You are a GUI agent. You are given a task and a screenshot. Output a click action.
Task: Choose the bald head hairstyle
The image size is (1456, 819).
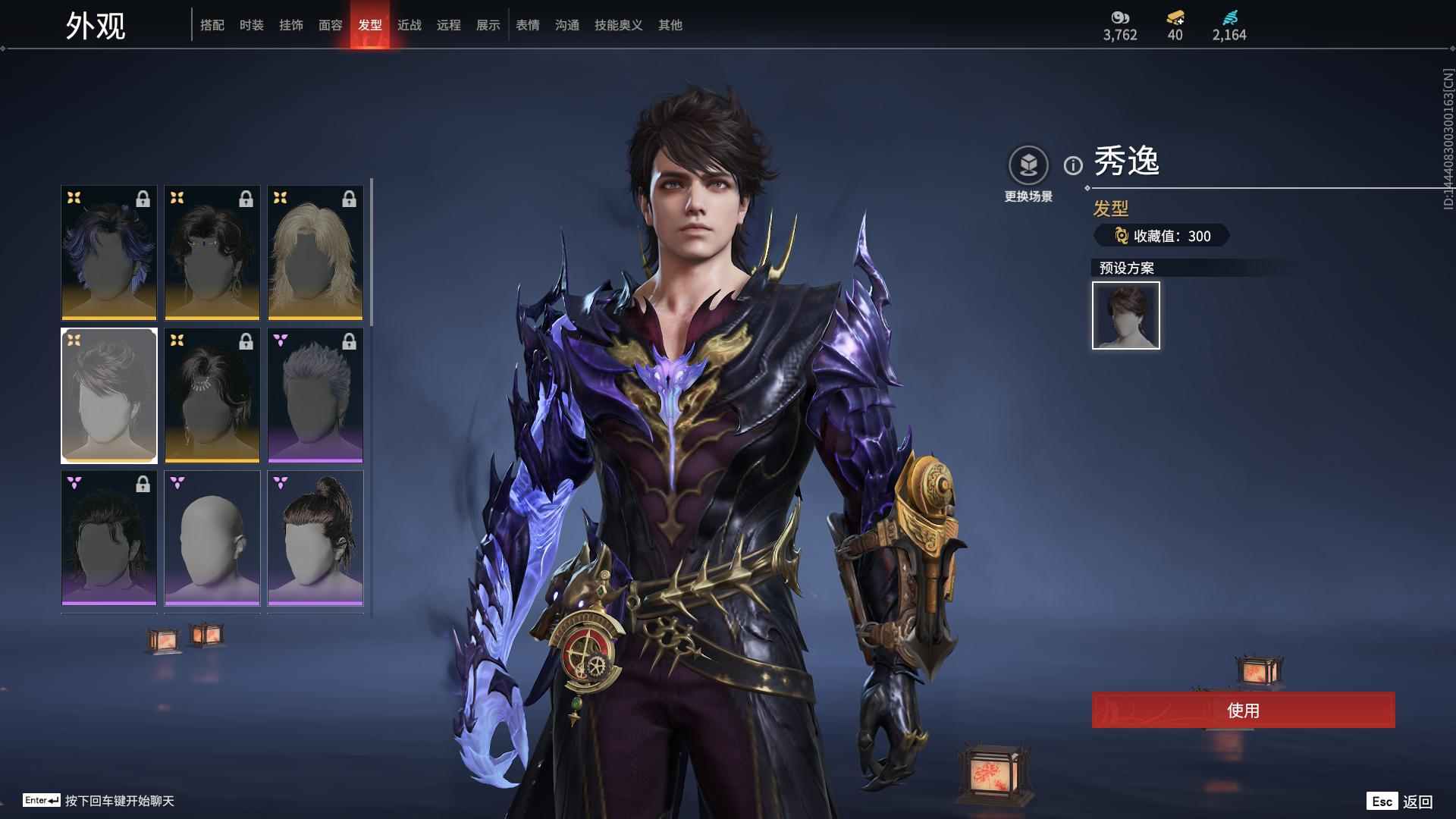coord(212,538)
